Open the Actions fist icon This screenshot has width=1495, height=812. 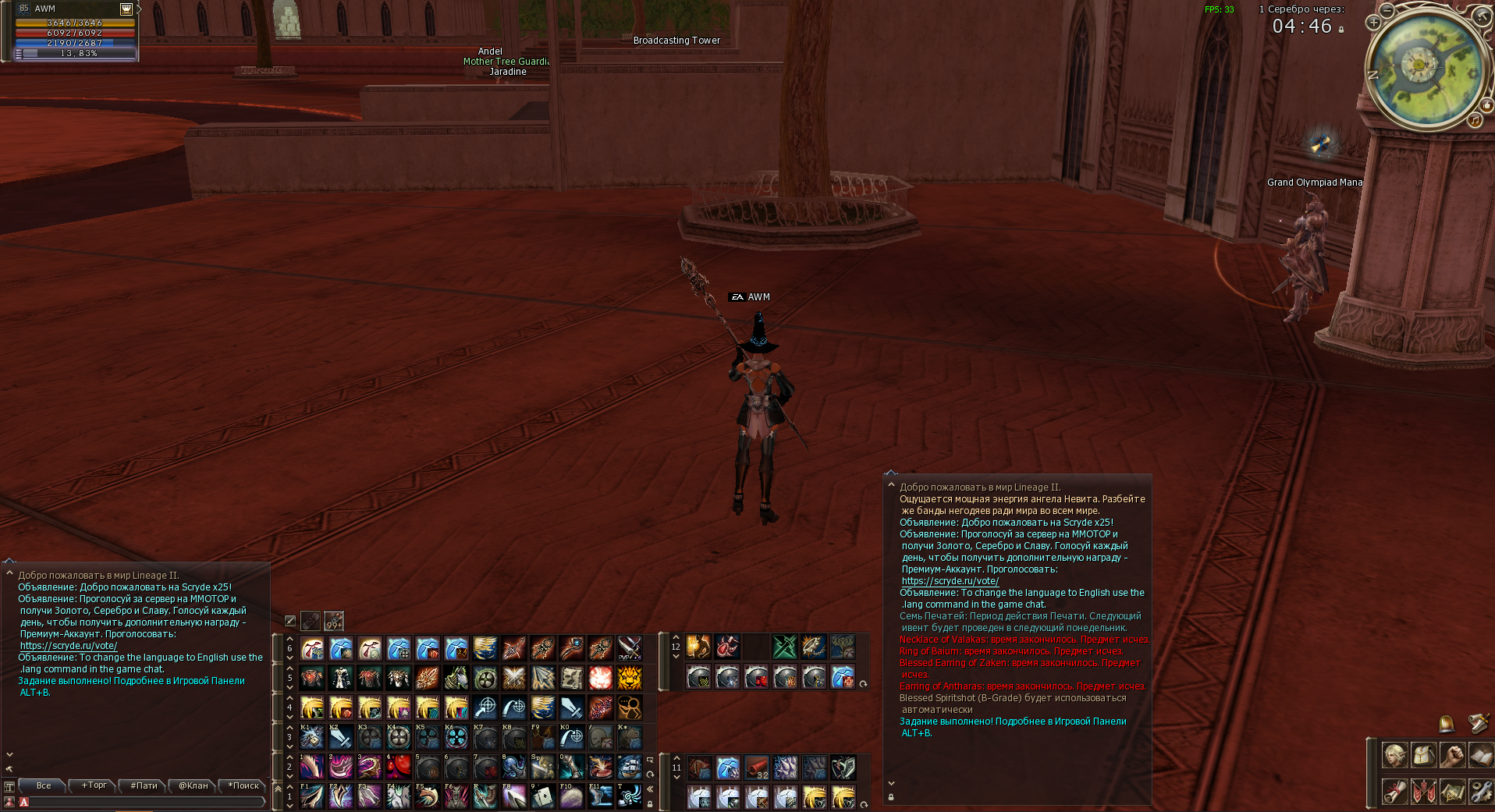click(1454, 754)
